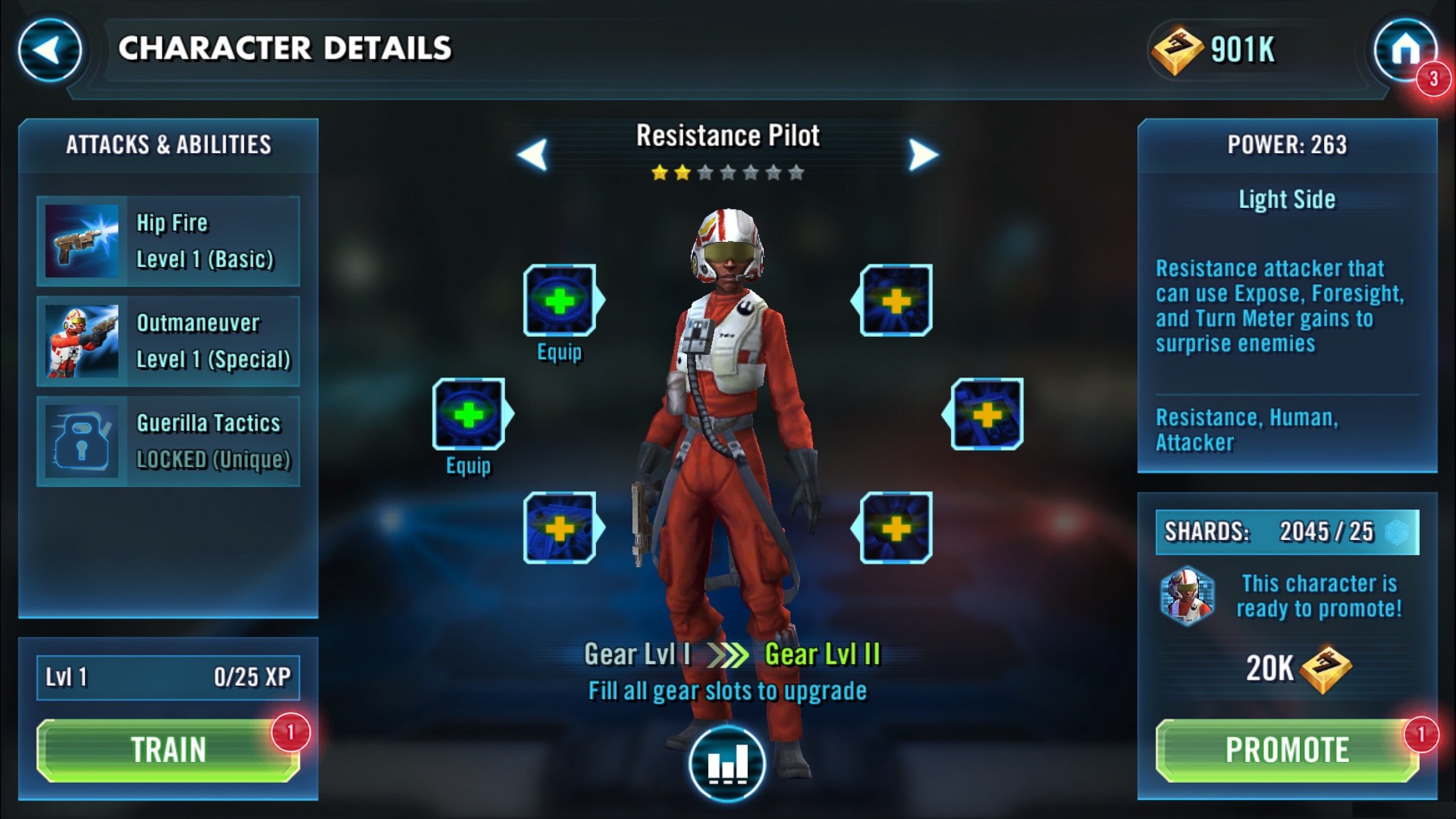This screenshot has width=1456, height=819.
Task: Open the Hip Fire basic ability
Action: tap(168, 241)
